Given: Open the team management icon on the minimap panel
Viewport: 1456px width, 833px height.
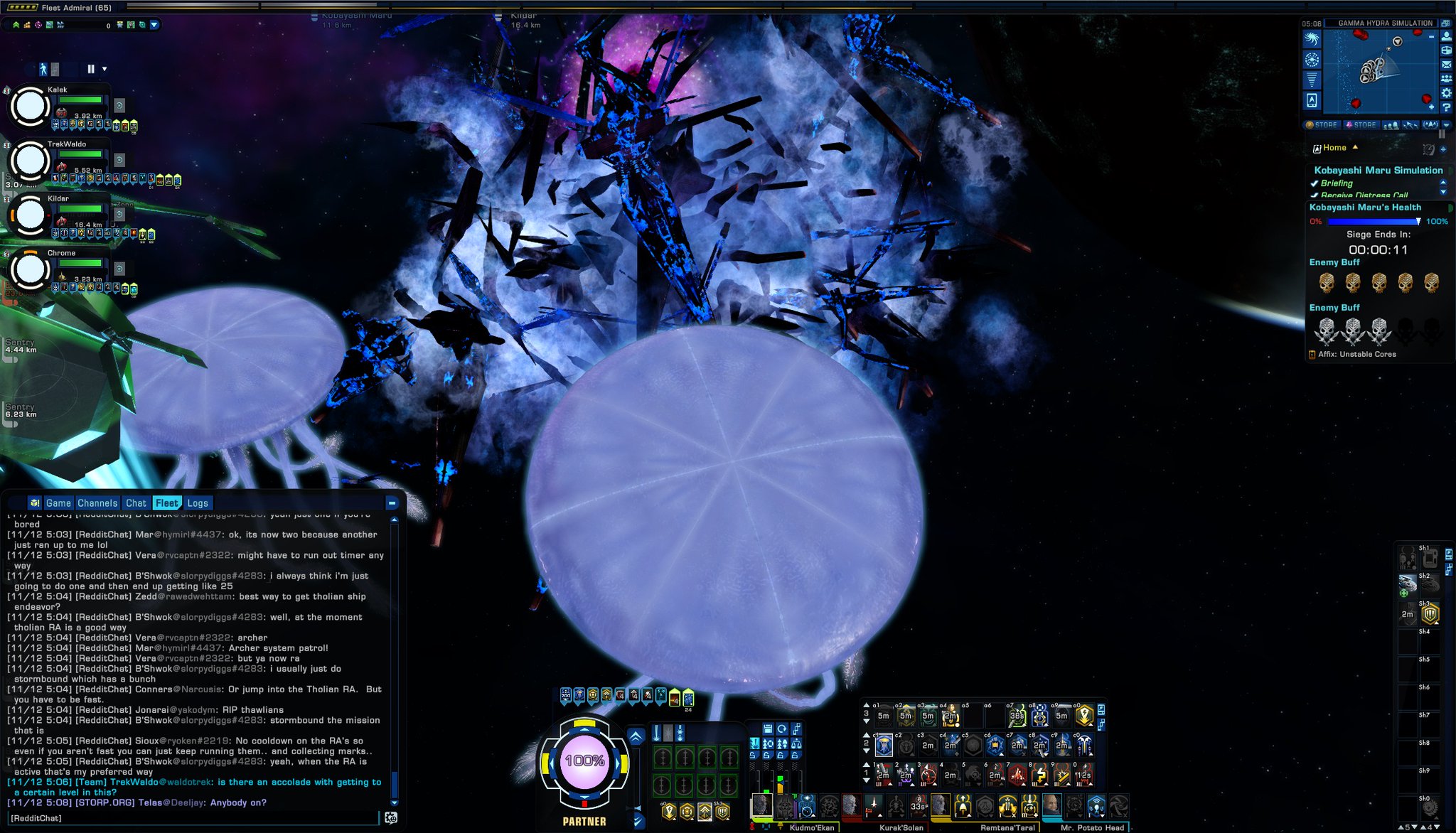Looking at the screenshot, I should [1446, 78].
